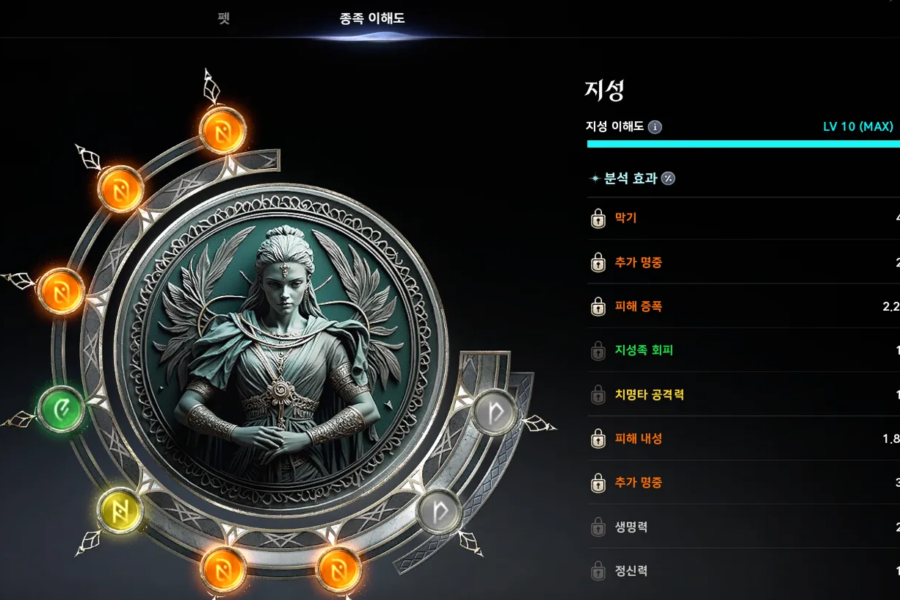Click the 정신력 effect row
Image resolution: width=900 pixels, height=600 pixels.
(740, 571)
